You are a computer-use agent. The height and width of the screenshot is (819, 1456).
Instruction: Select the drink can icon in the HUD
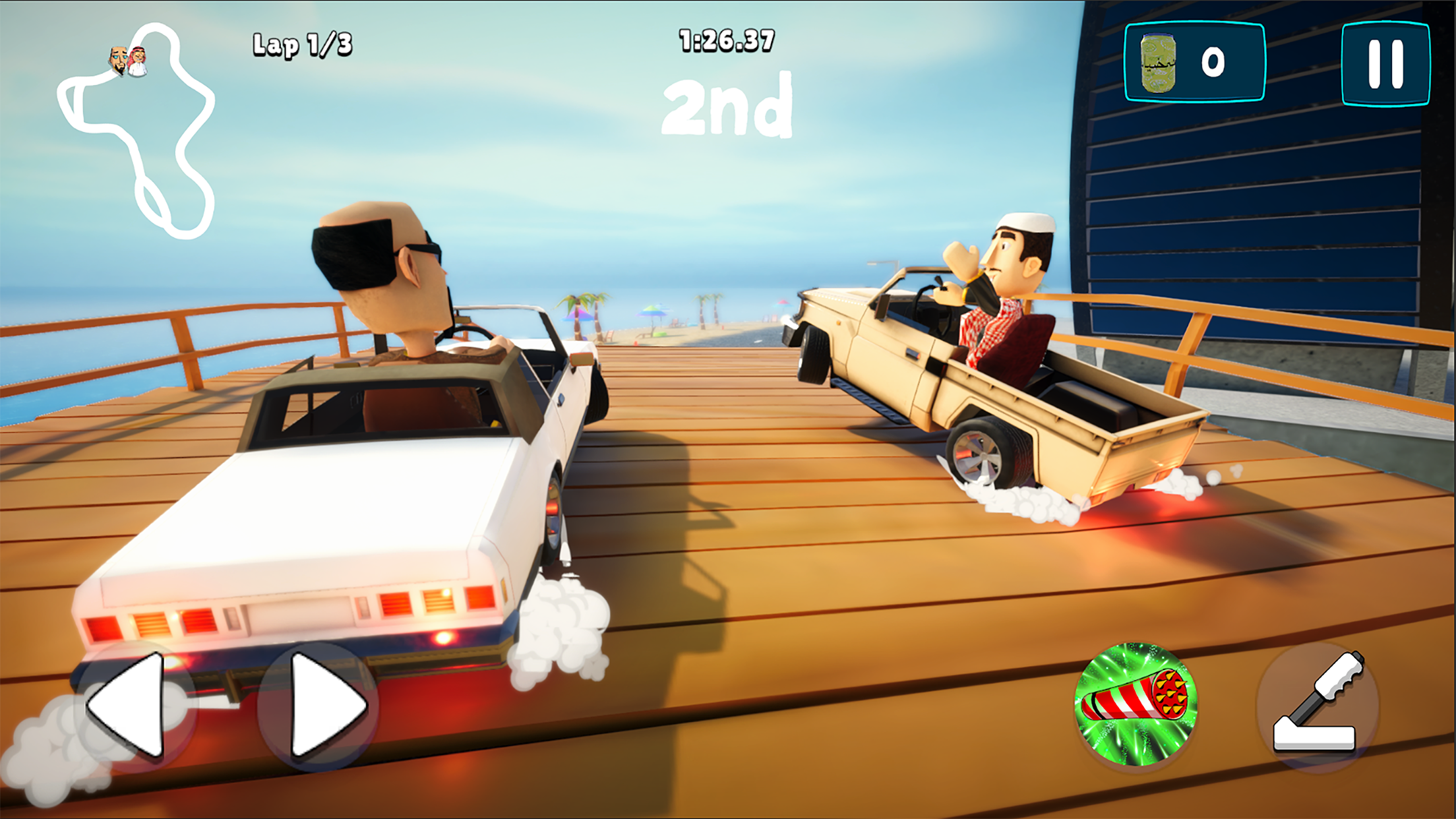pyautogui.click(x=1158, y=63)
